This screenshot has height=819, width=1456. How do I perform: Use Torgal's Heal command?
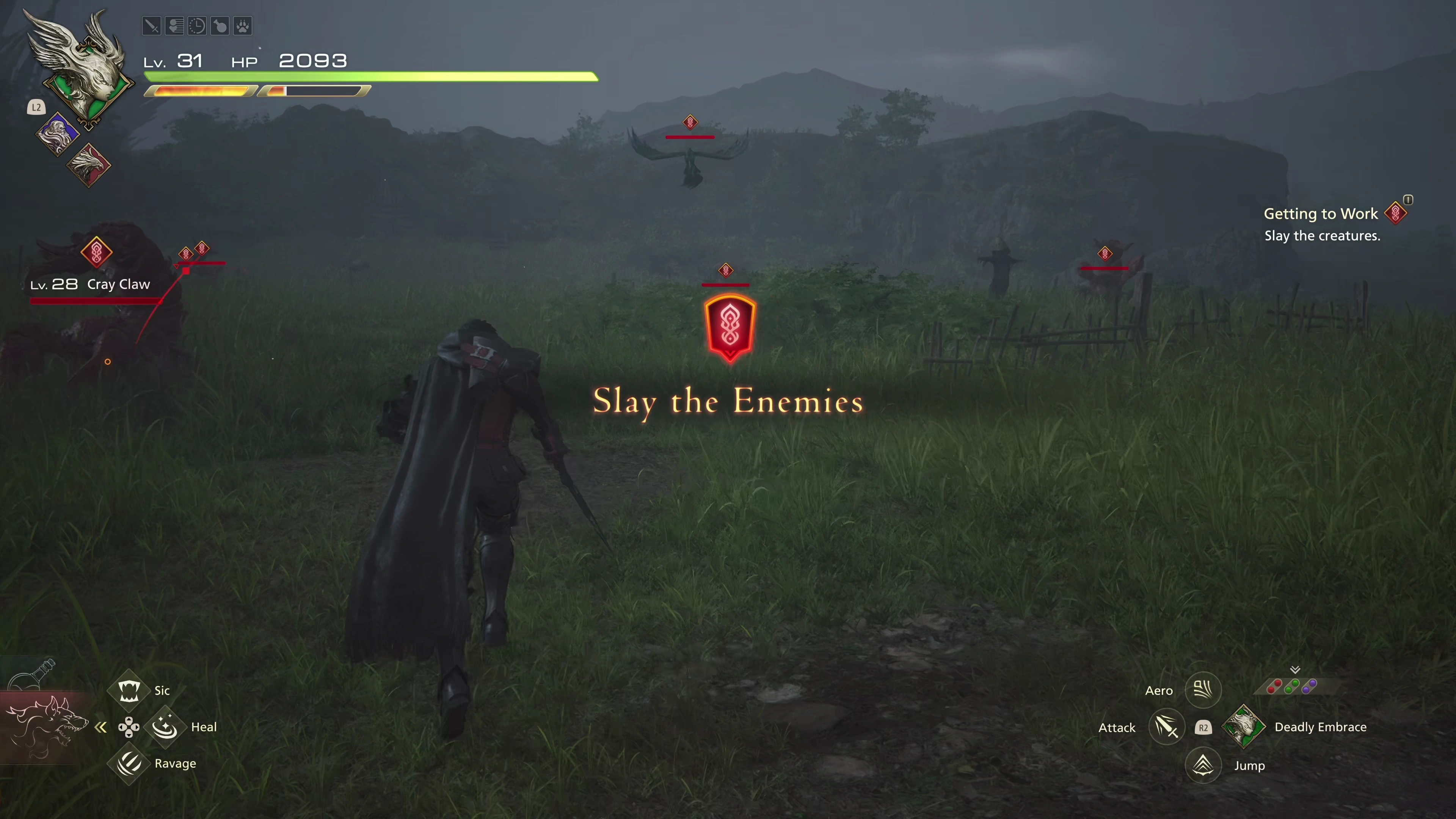[165, 727]
